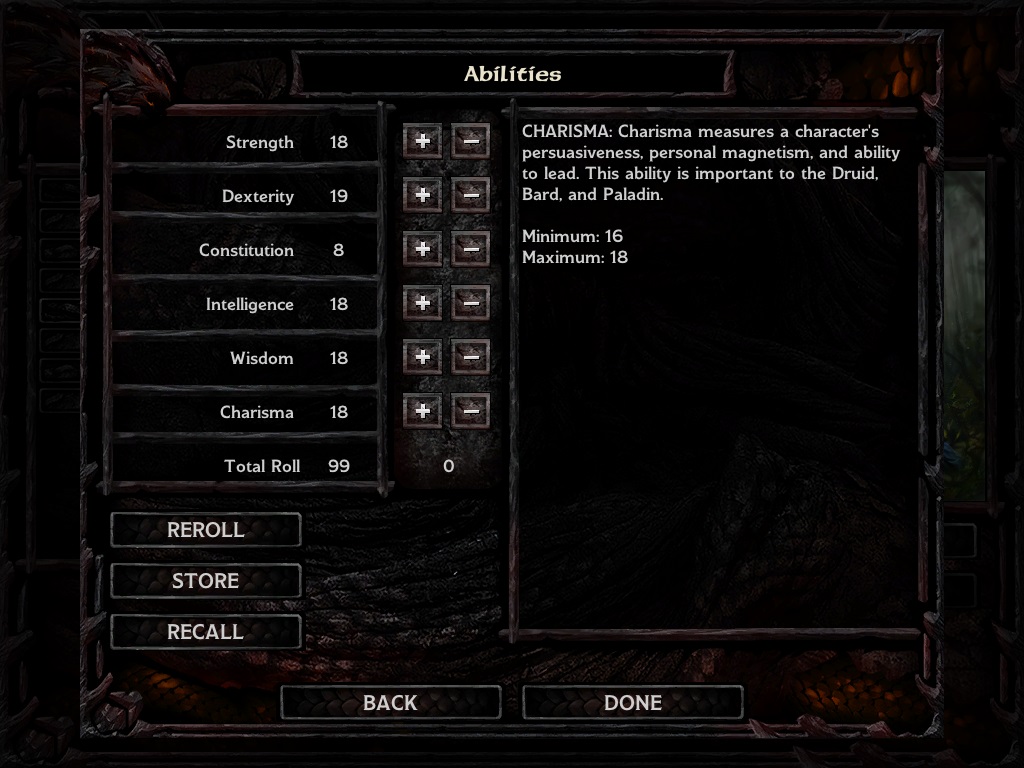Show the Wisdom ability description
The image size is (1024, 768).
click(261, 358)
